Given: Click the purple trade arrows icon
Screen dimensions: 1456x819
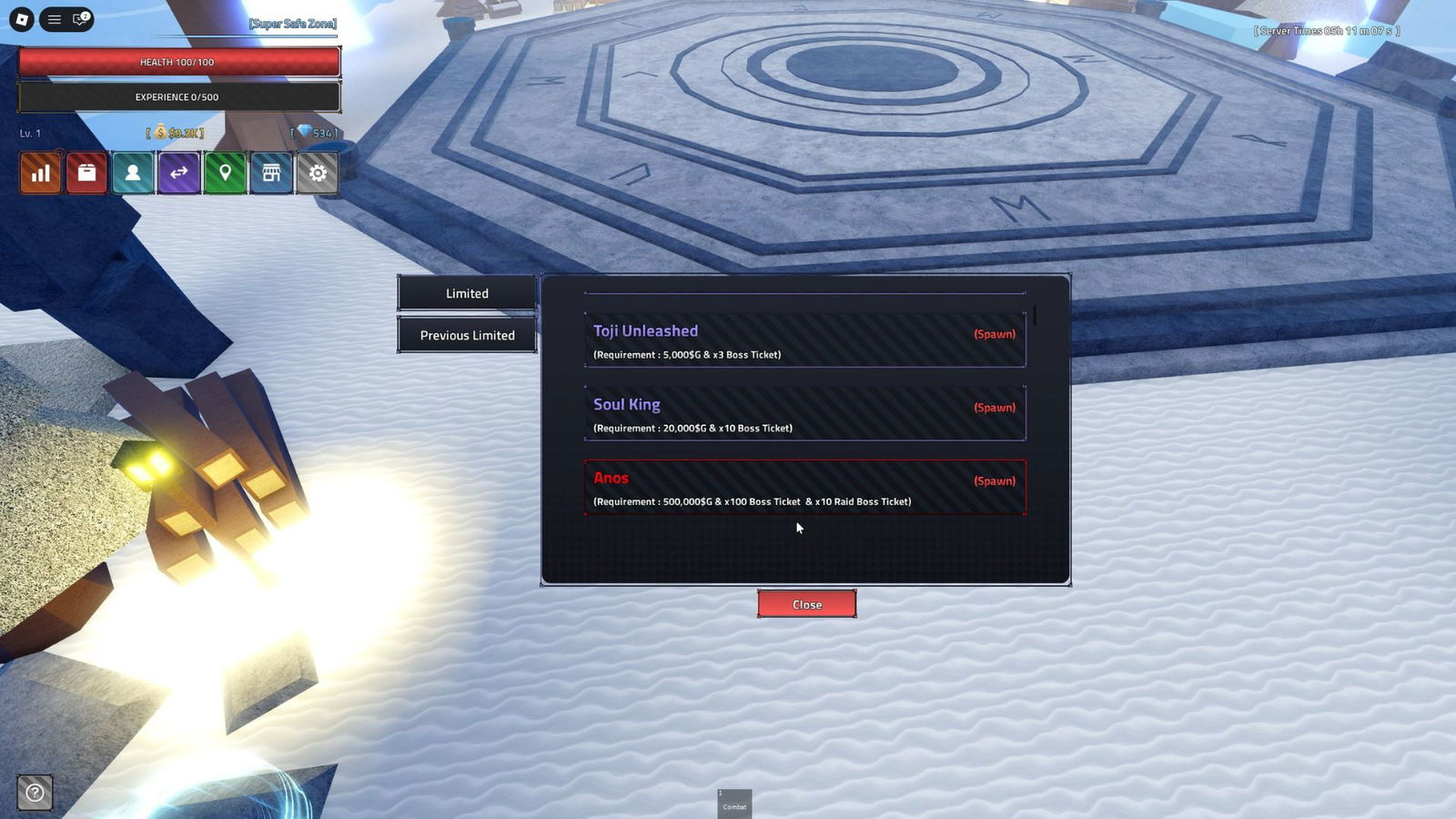Looking at the screenshot, I should 178,172.
